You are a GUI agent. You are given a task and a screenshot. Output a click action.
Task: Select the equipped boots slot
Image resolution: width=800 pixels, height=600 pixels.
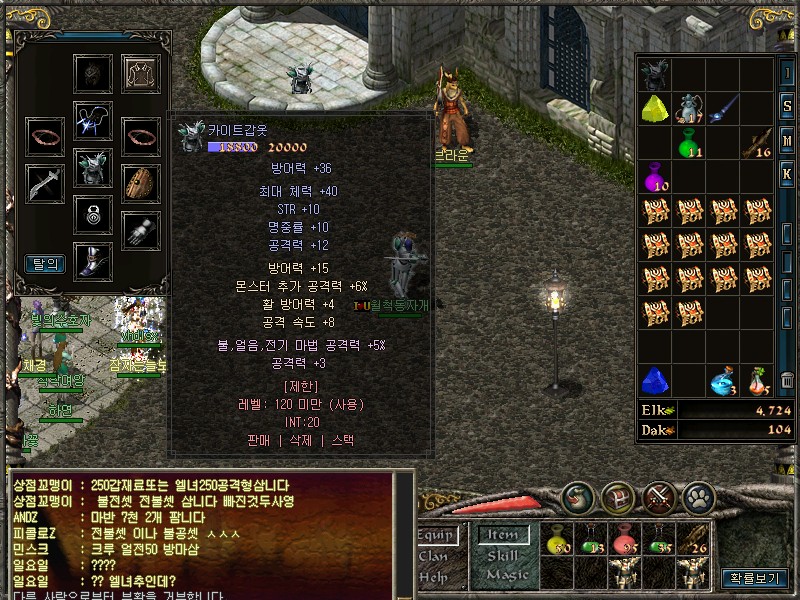click(x=93, y=261)
